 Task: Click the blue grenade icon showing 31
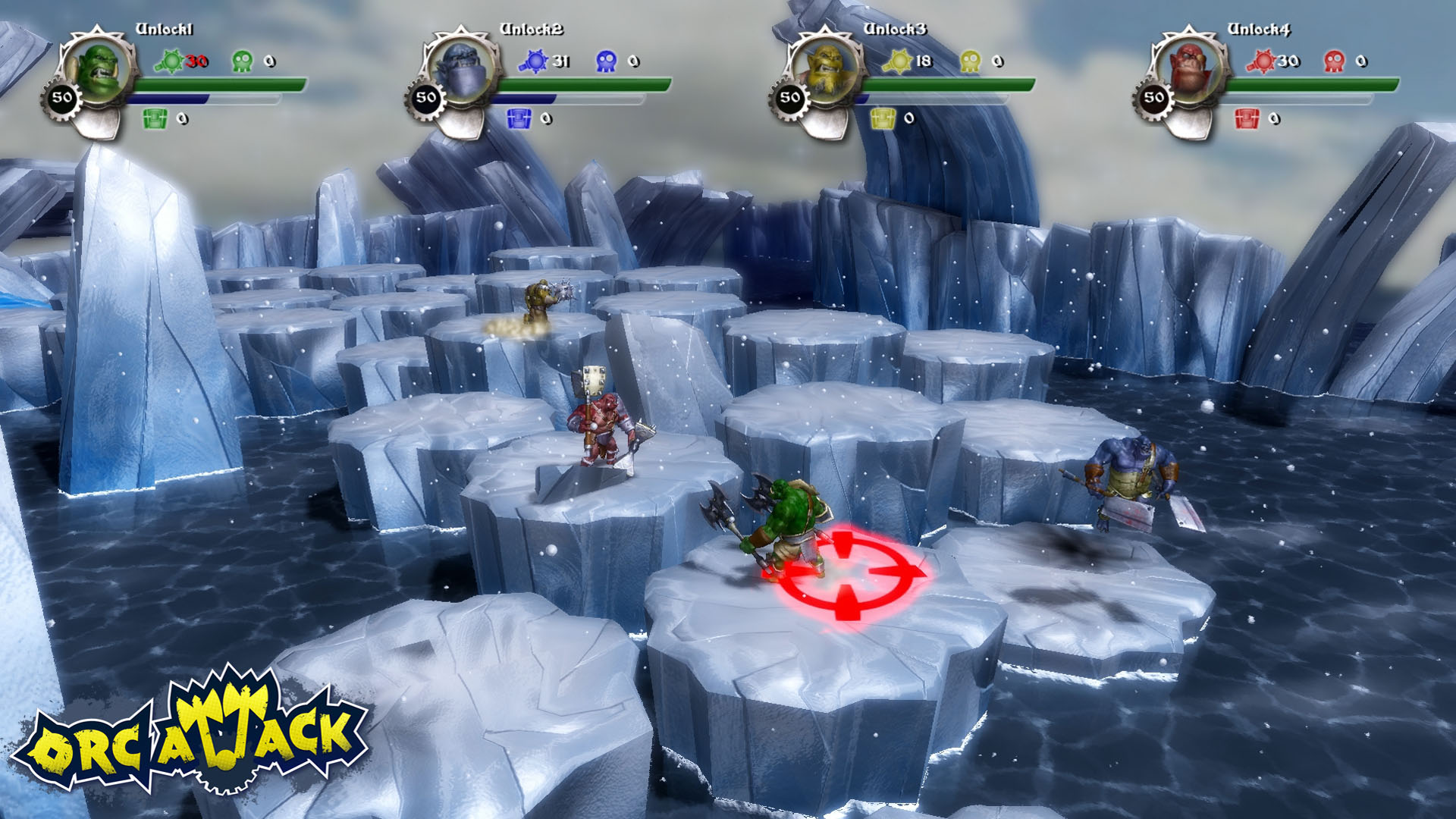tap(534, 59)
